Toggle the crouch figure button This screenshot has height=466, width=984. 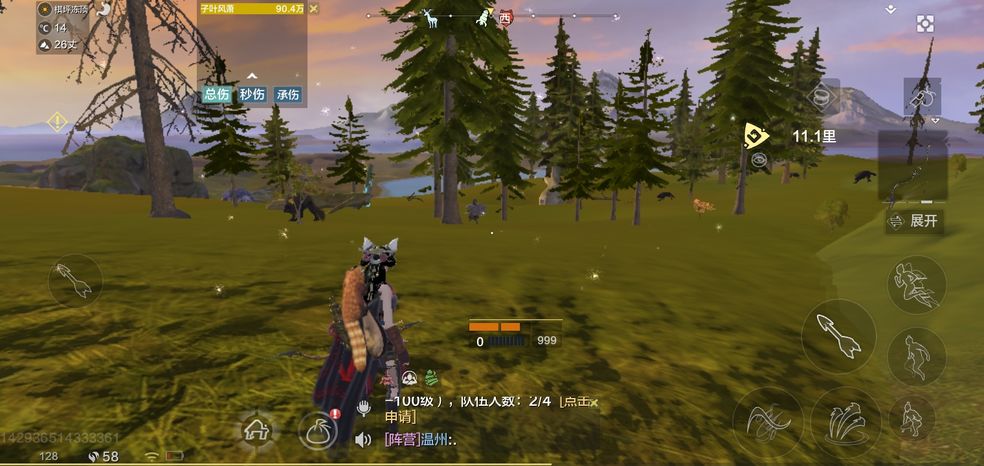[x=912, y=419]
